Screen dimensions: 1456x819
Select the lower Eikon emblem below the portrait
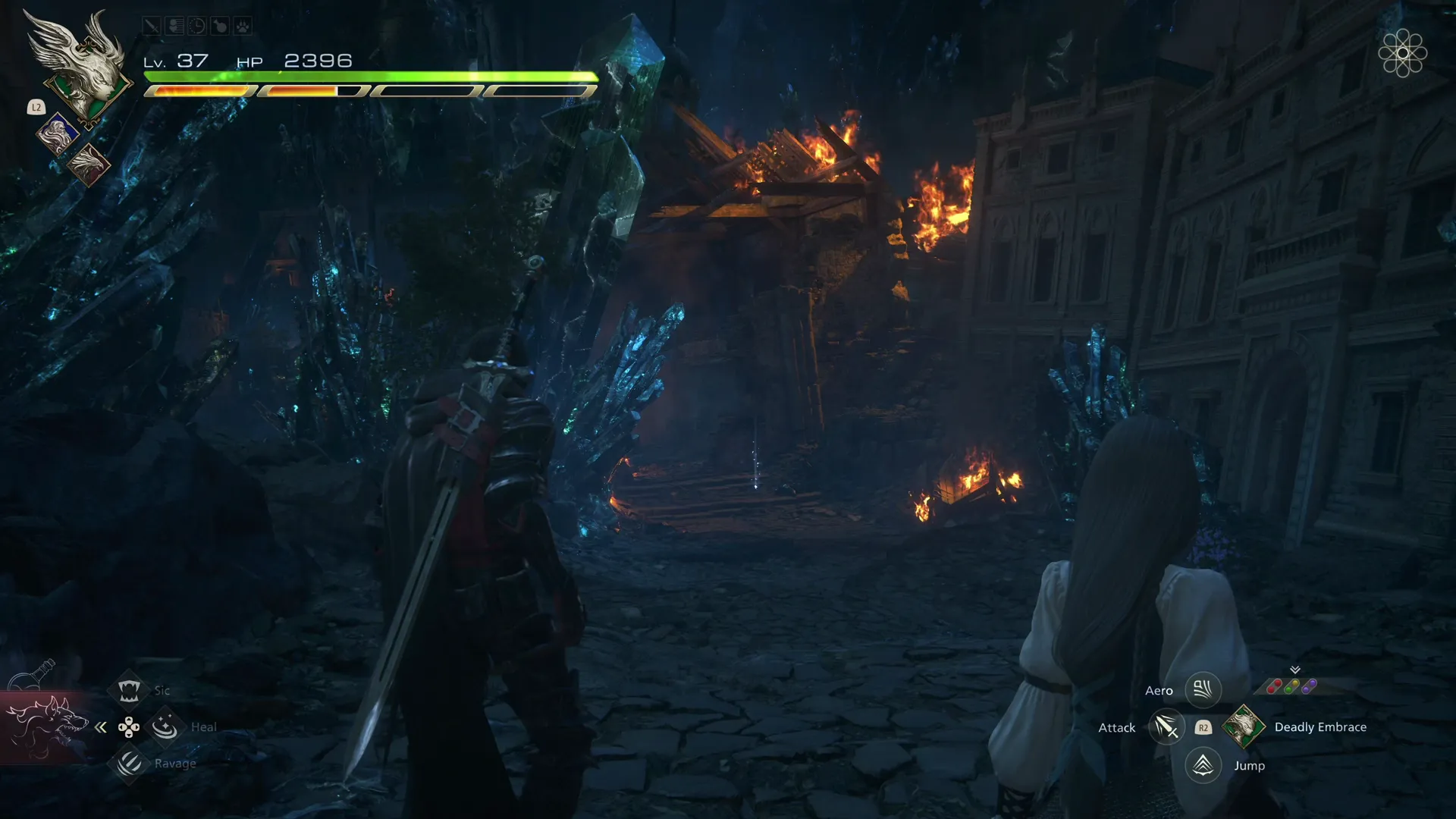click(x=88, y=165)
